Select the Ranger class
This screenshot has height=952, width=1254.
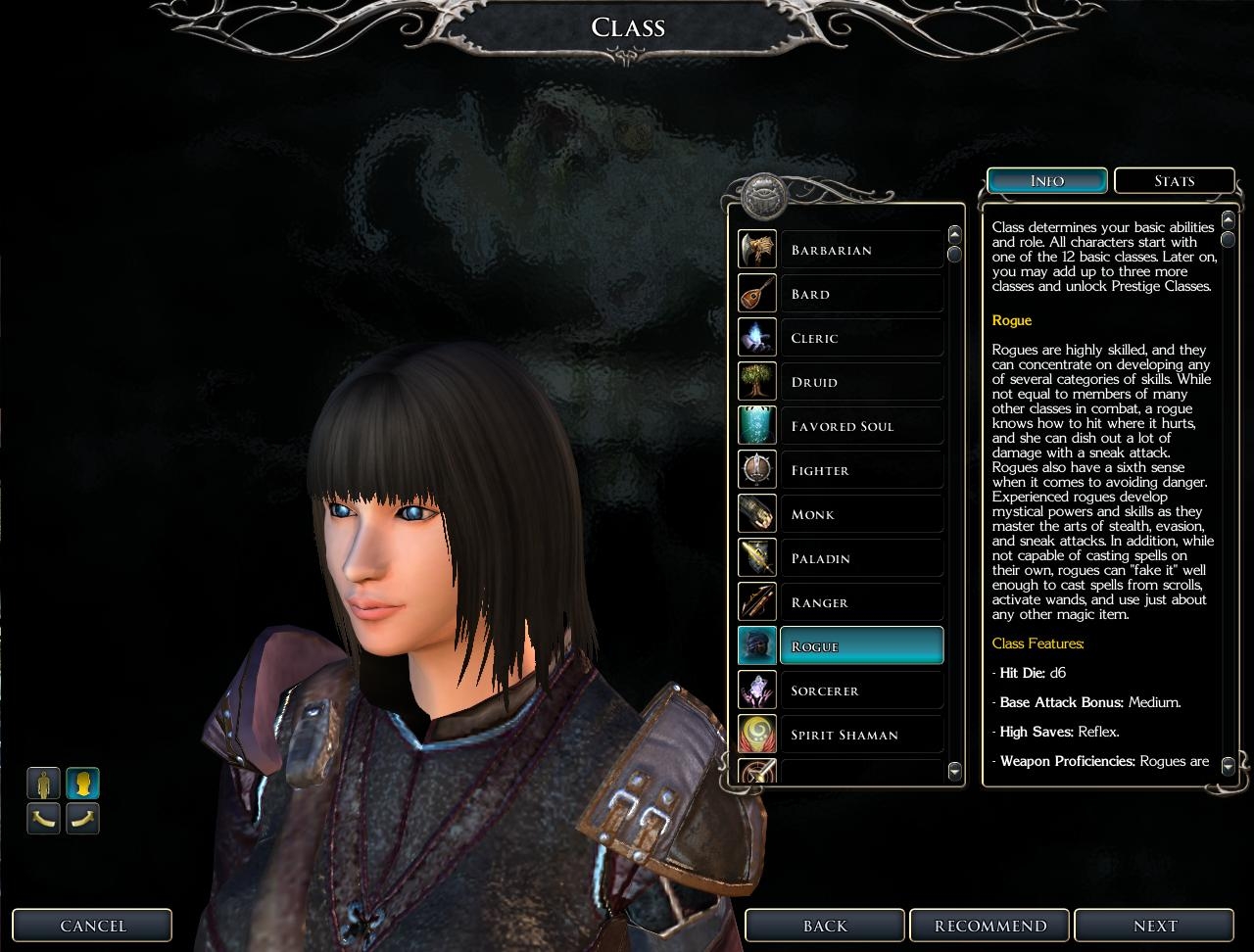pos(860,602)
